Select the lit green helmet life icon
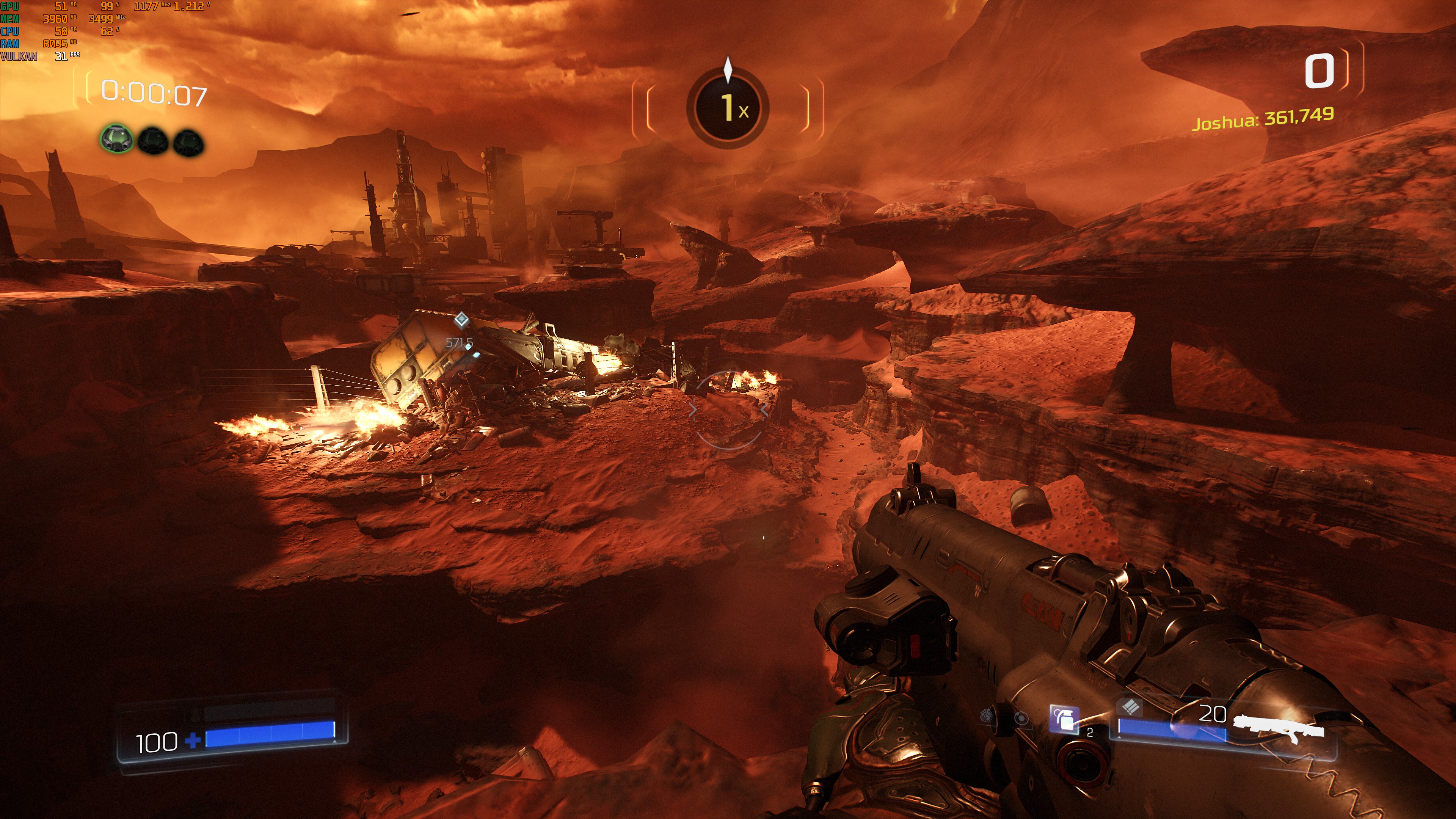Image resolution: width=1456 pixels, height=819 pixels. (x=116, y=139)
